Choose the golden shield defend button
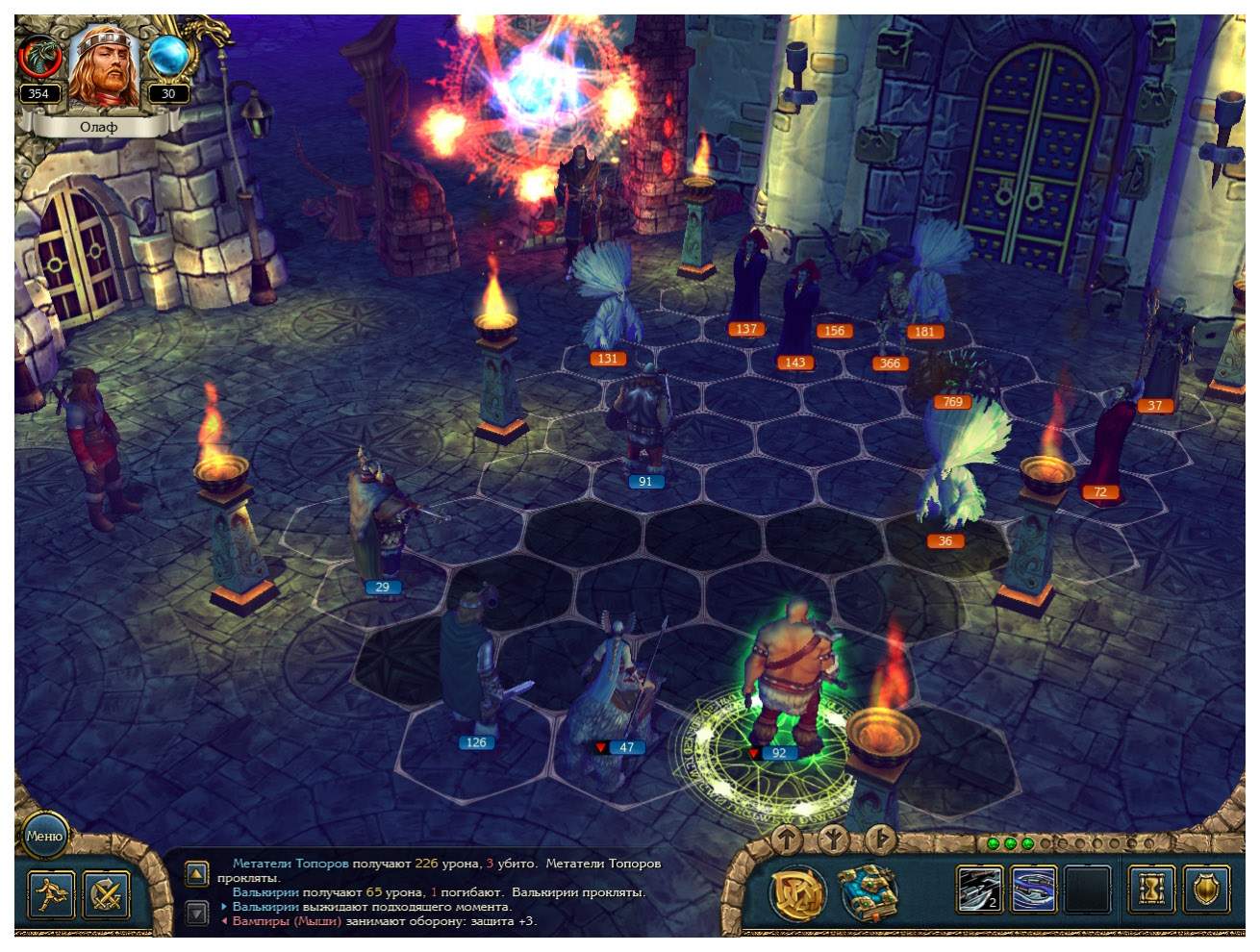Viewport: 1260px width, 952px height. tap(1205, 889)
